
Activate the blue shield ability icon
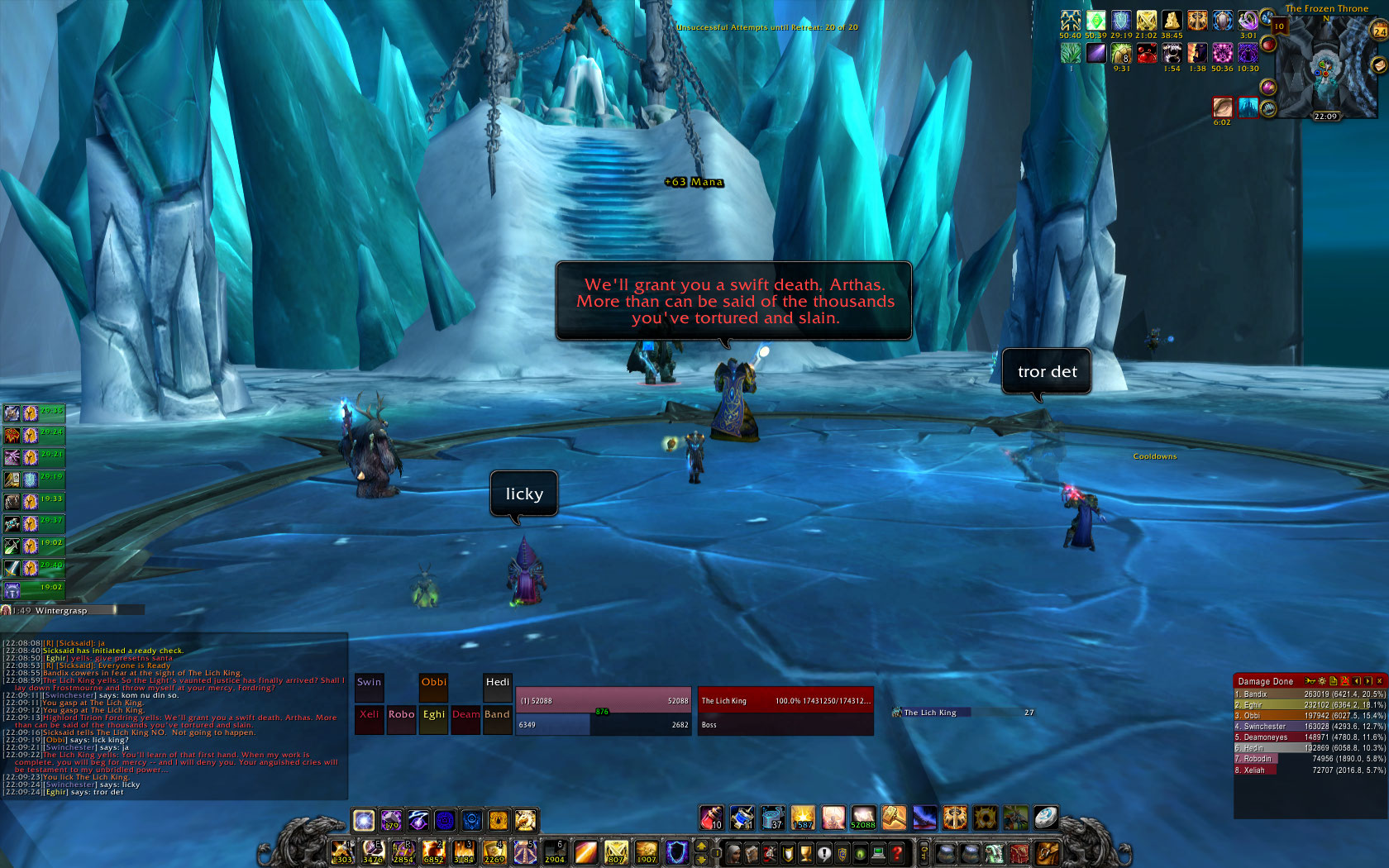coord(676,852)
